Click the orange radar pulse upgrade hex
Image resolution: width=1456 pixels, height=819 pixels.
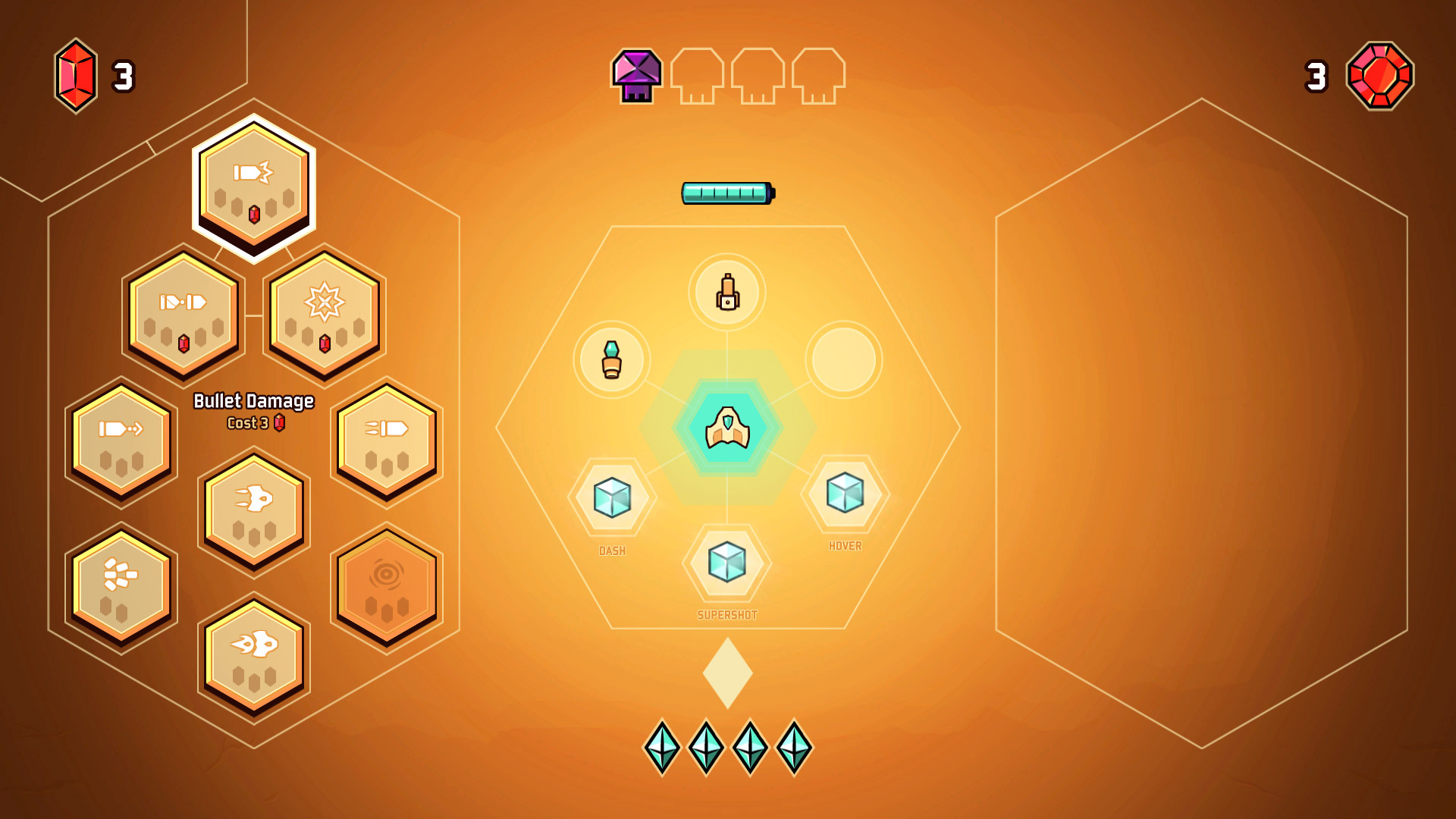[x=387, y=582]
